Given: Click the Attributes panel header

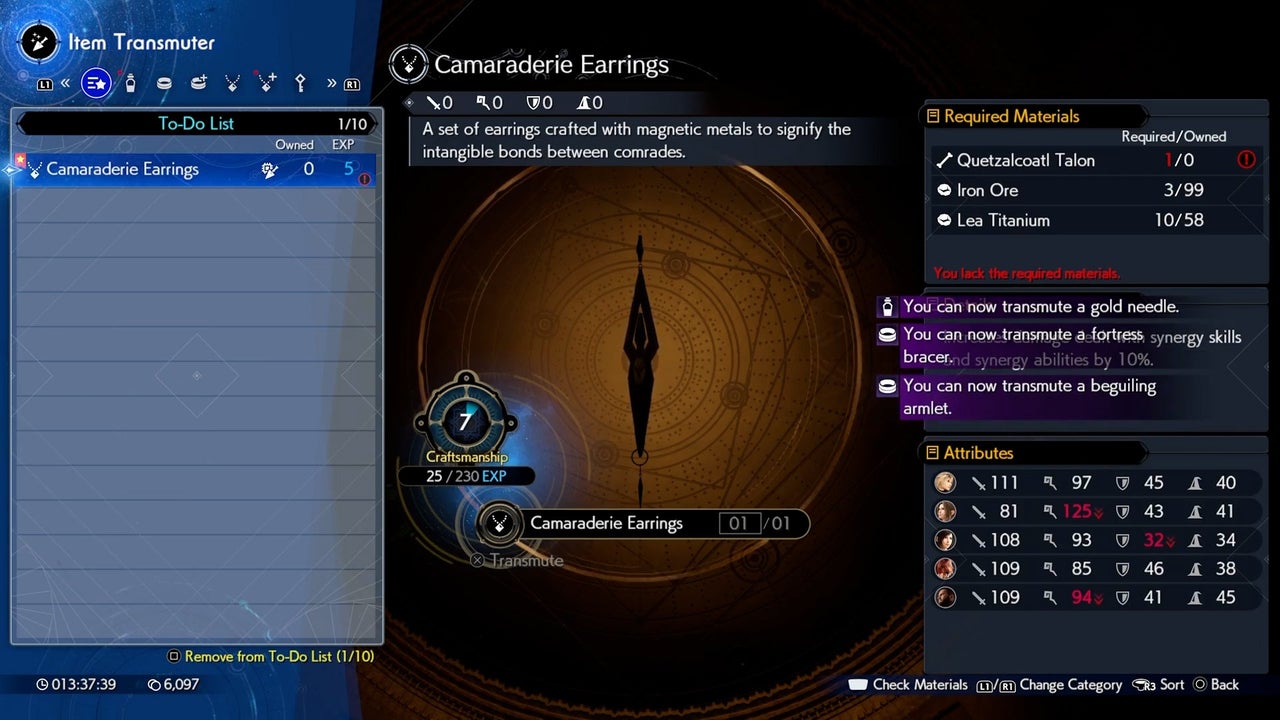Looking at the screenshot, I should [978, 453].
